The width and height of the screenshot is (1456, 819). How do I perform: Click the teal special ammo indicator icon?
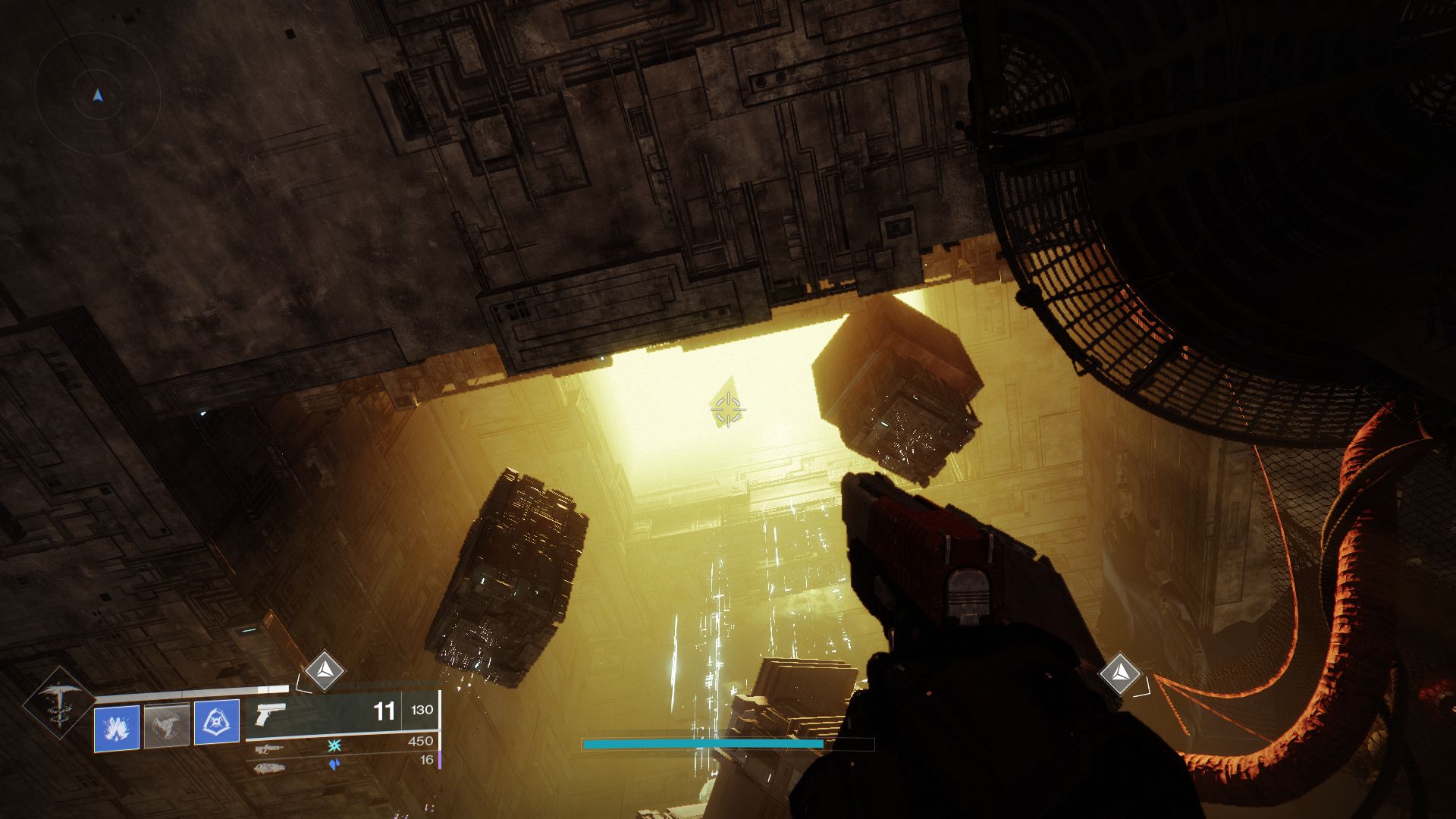point(334,746)
